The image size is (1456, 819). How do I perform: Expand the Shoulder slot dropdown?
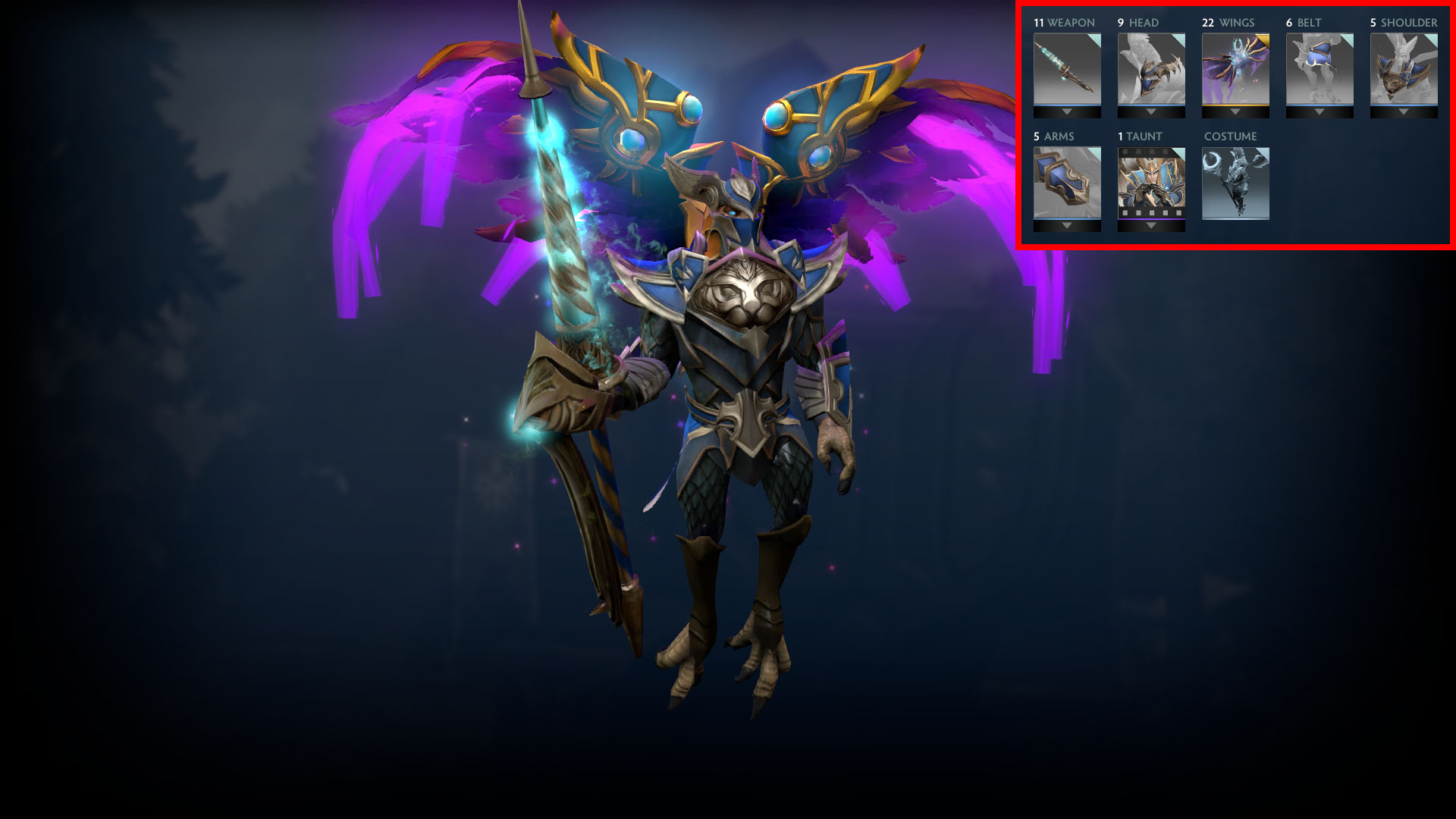[1403, 111]
